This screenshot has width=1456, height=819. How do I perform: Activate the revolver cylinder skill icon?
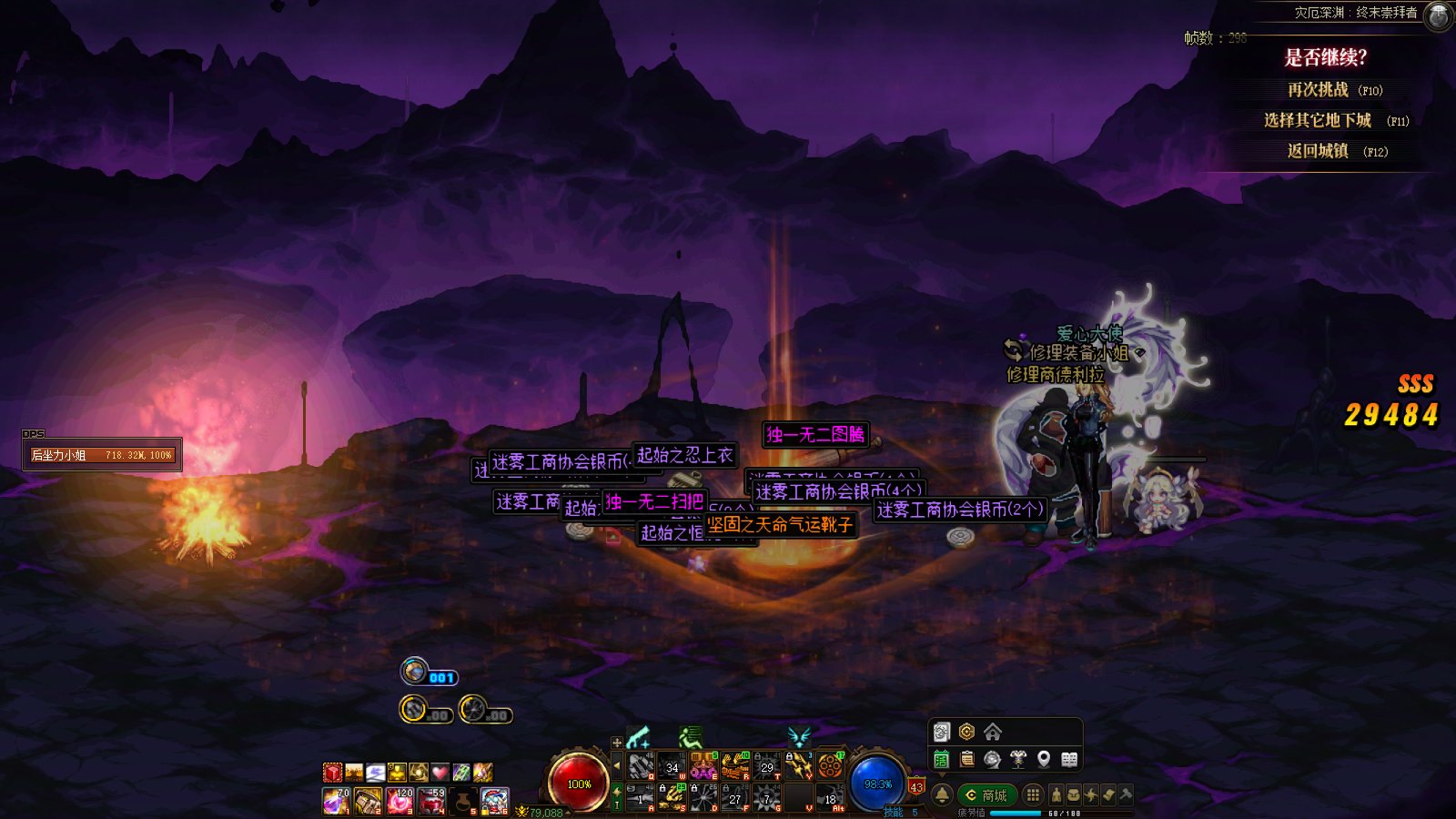(x=829, y=767)
